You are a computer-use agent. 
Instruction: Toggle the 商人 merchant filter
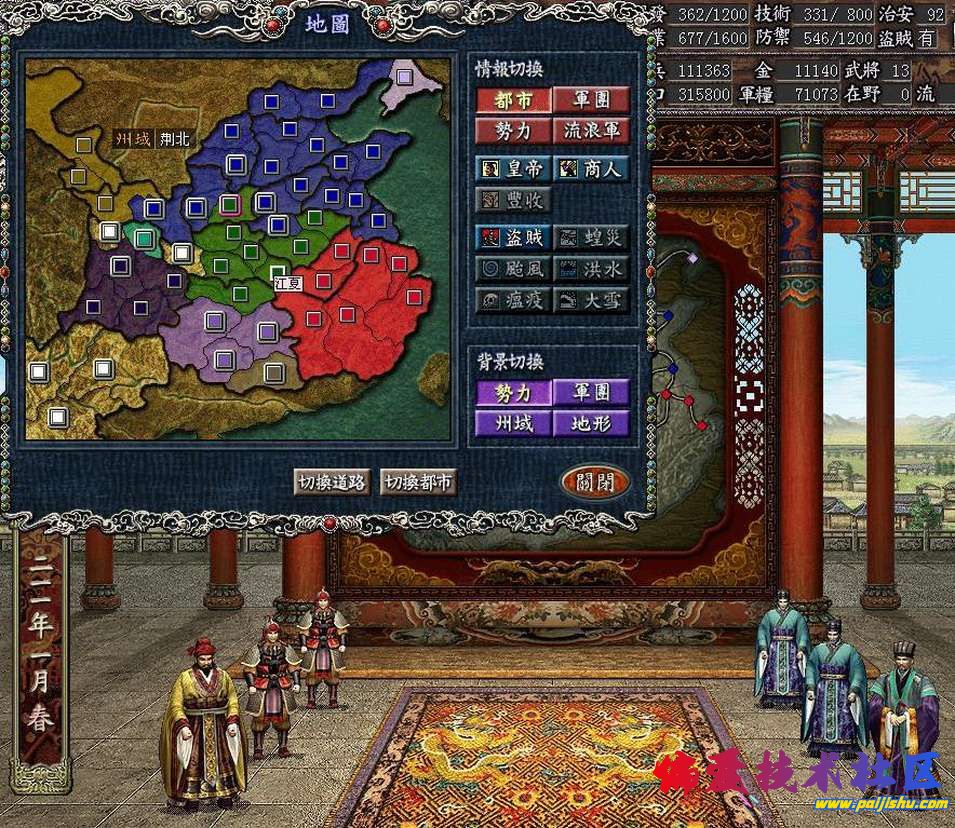(592, 168)
